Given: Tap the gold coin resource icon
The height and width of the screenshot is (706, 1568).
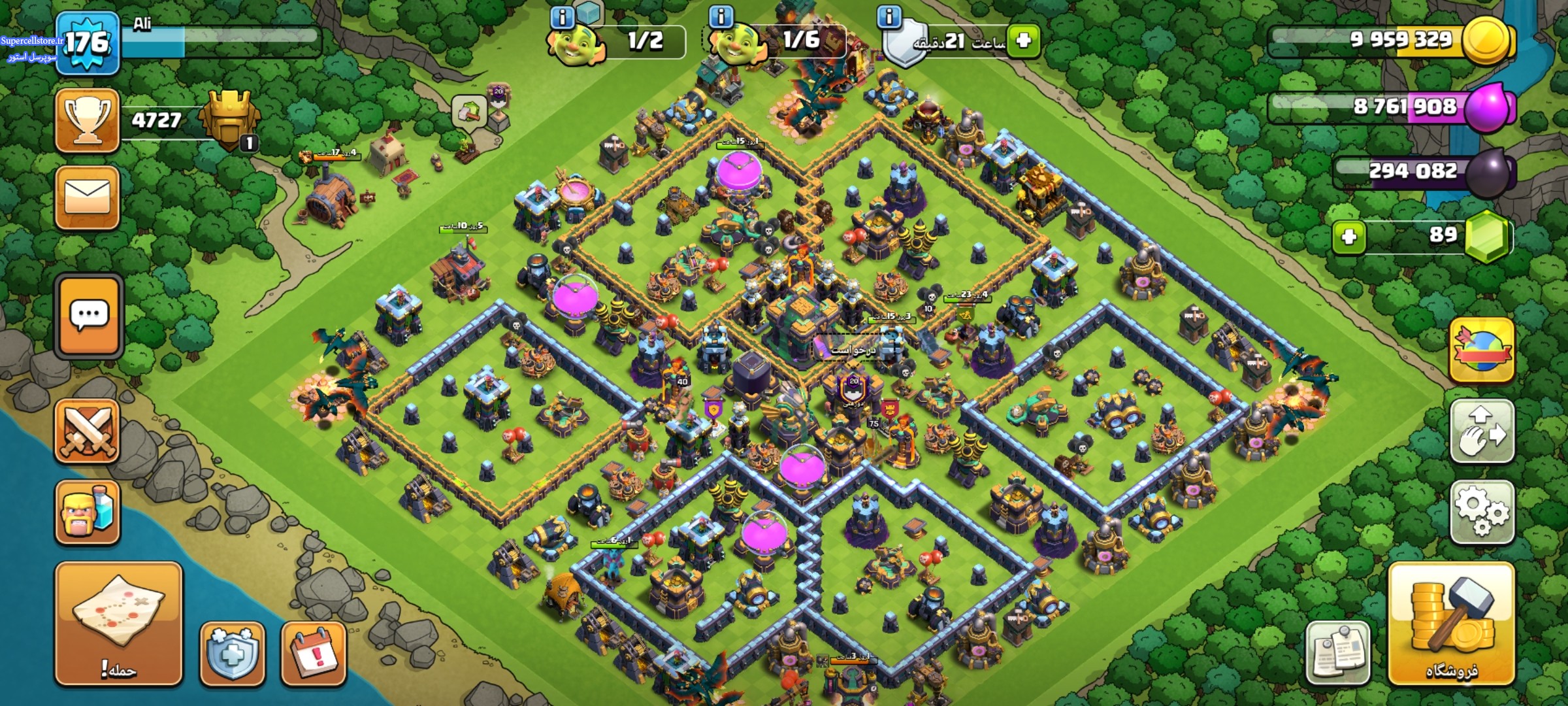Looking at the screenshot, I should (1487, 41).
